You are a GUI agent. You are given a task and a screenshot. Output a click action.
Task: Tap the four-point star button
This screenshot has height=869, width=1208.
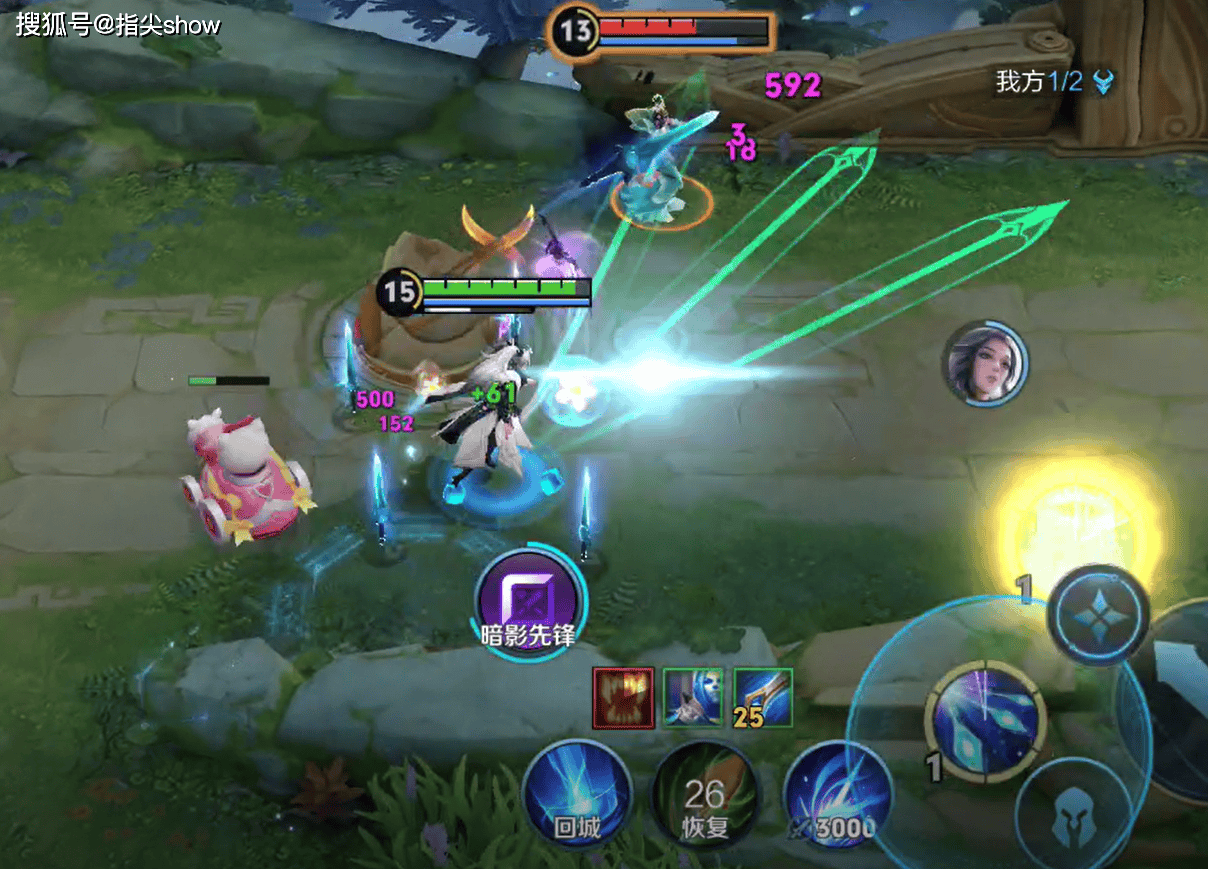point(1098,615)
